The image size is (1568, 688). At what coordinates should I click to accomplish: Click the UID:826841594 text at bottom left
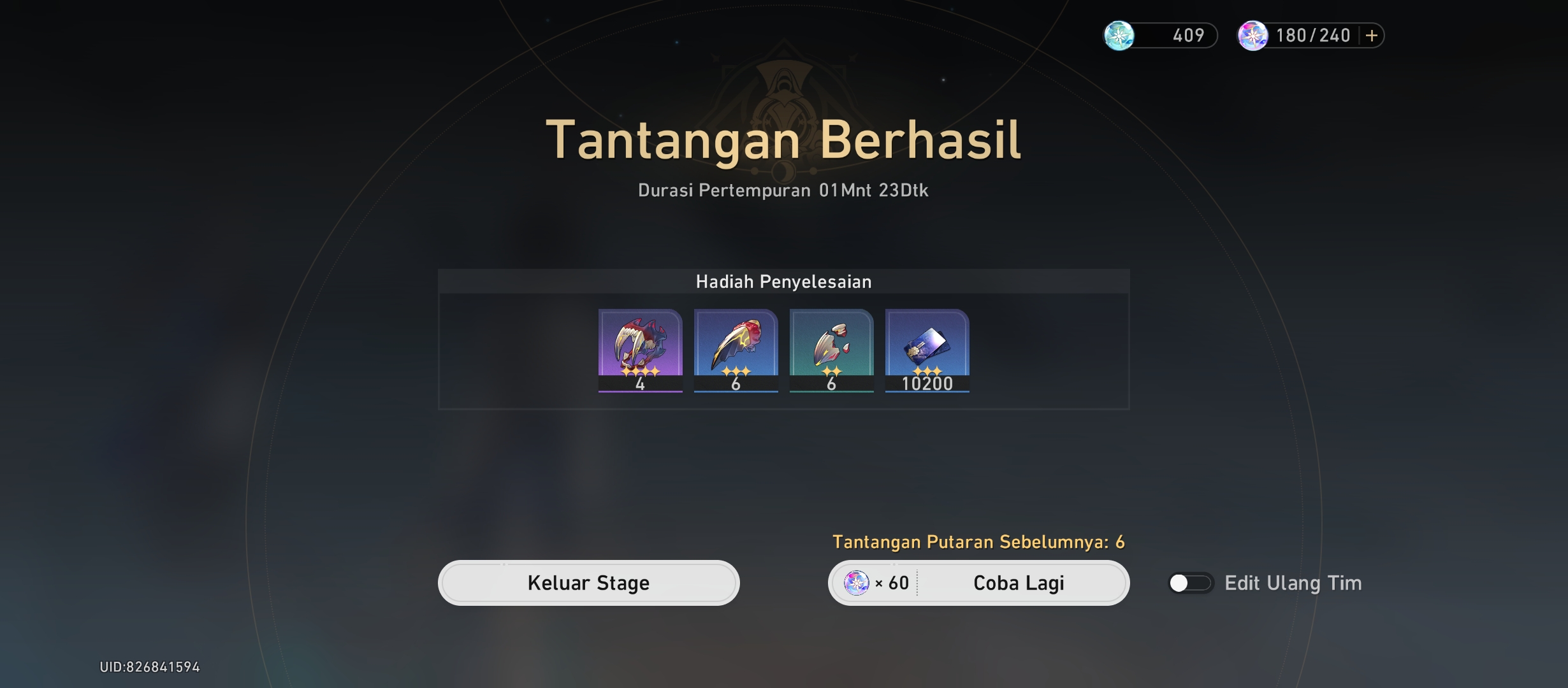150,666
